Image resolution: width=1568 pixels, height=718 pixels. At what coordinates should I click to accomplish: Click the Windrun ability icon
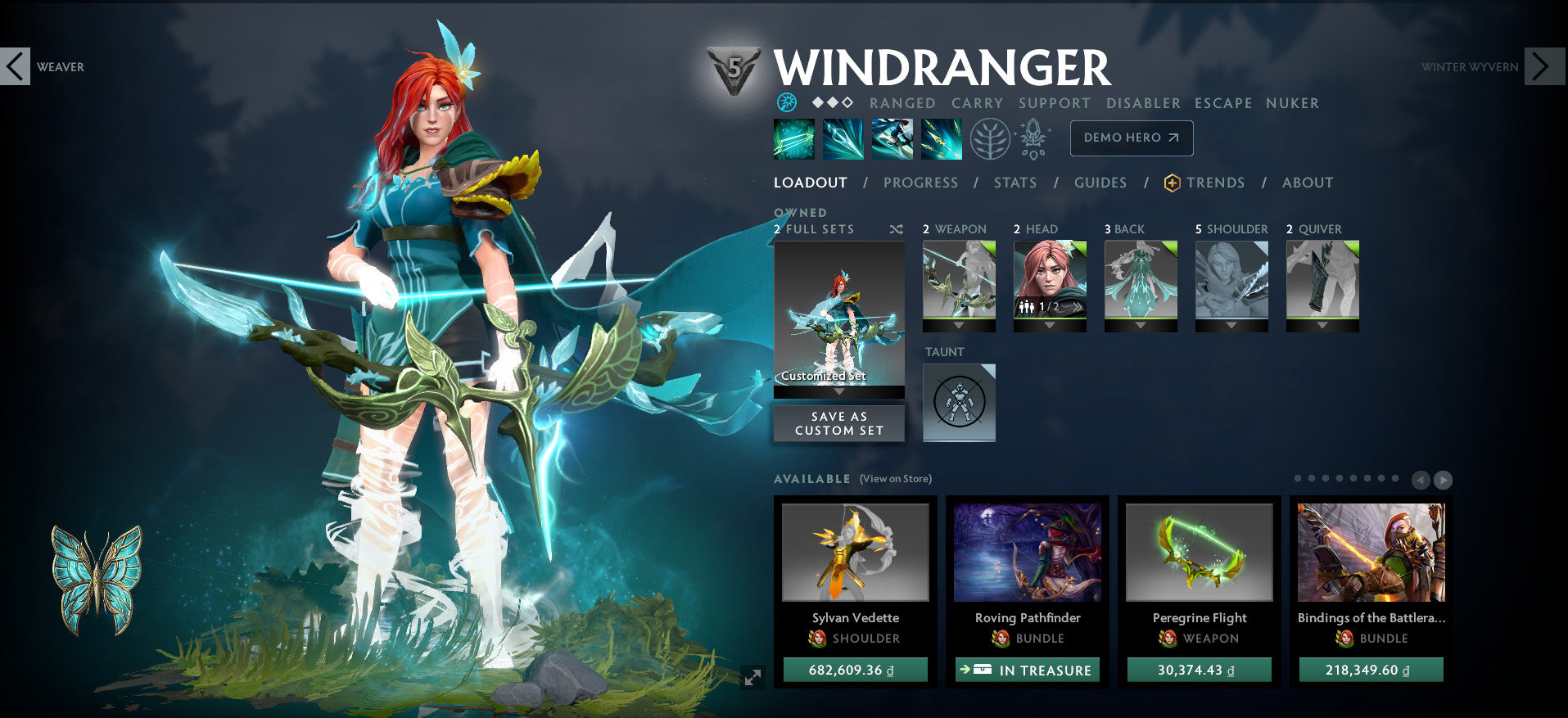(892, 139)
